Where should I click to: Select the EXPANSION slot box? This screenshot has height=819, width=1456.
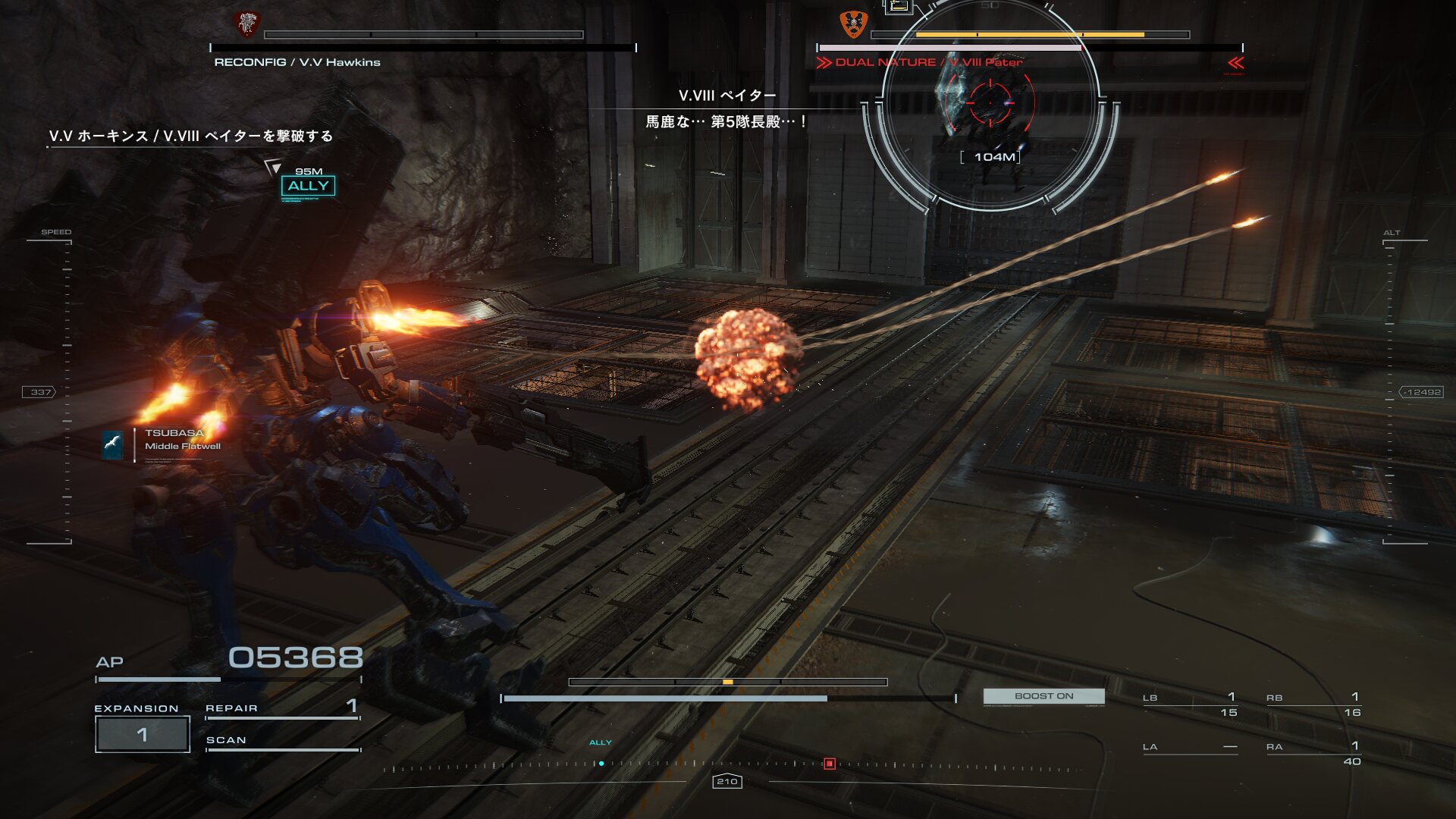point(142,734)
